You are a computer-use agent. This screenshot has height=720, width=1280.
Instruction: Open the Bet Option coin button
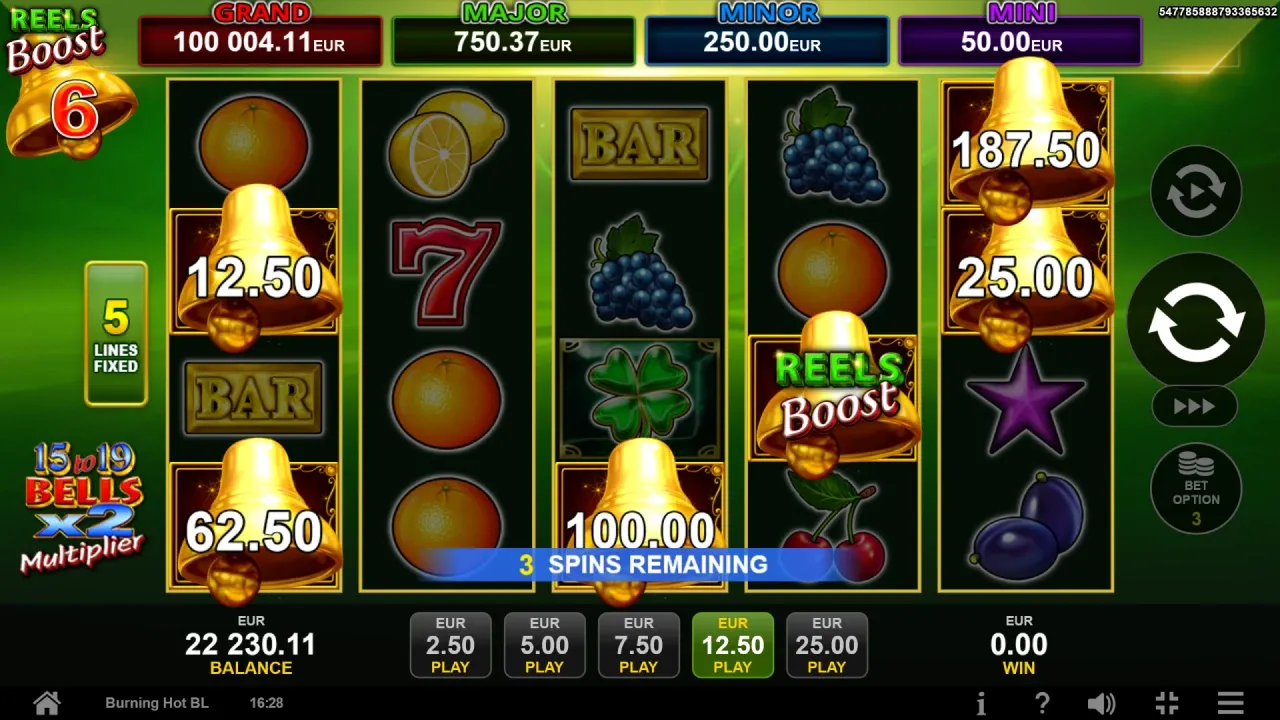pyautogui.click(x=1196, y=489)
